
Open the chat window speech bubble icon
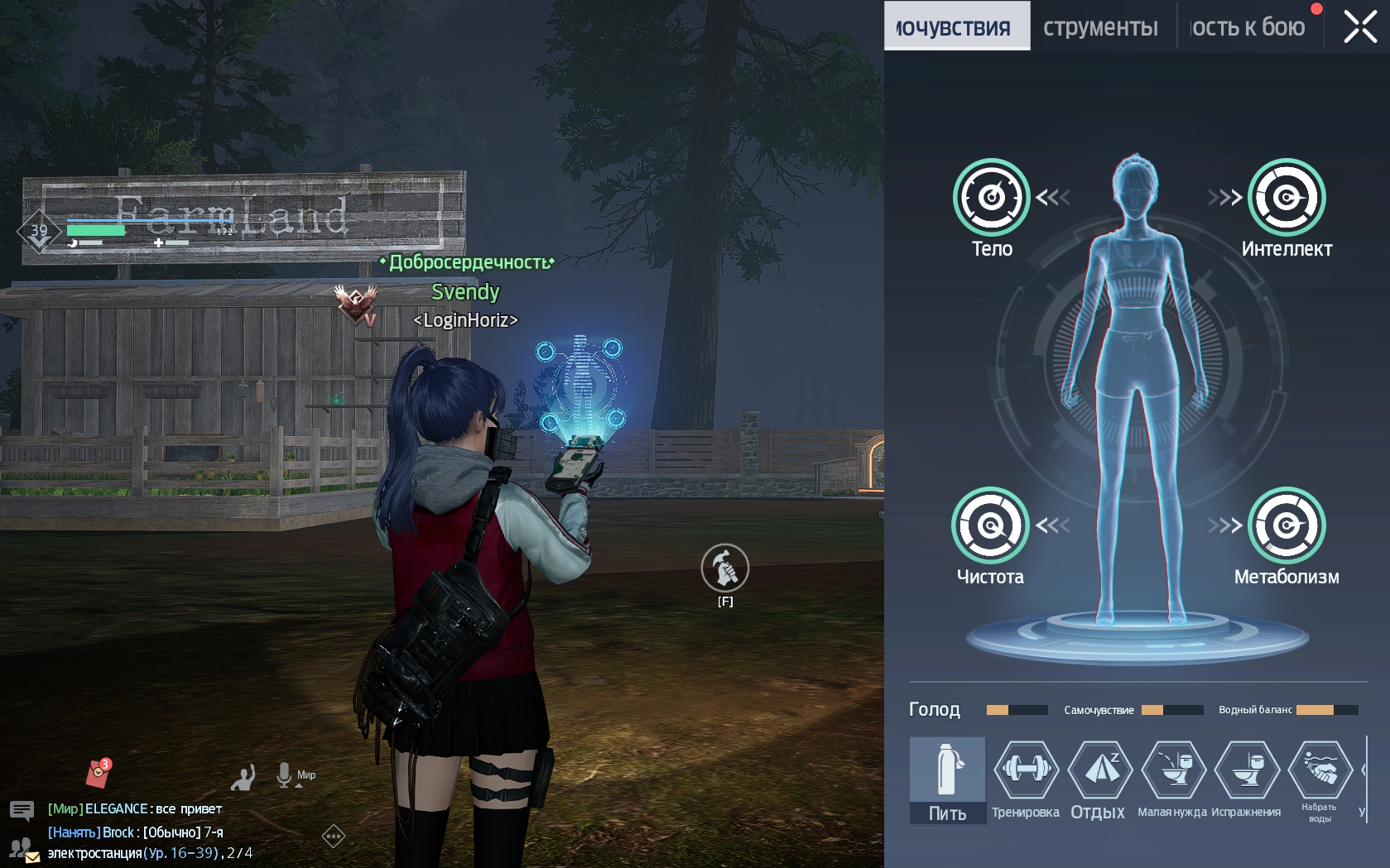(22, 810)
